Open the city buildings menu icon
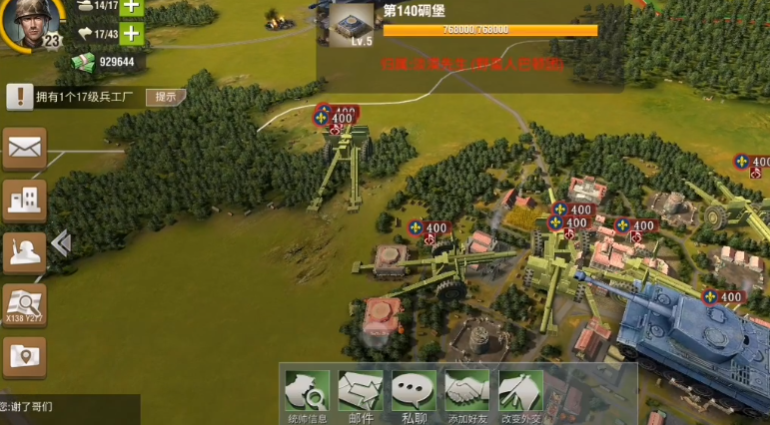770x425 pixels. (x=24, y=201)
